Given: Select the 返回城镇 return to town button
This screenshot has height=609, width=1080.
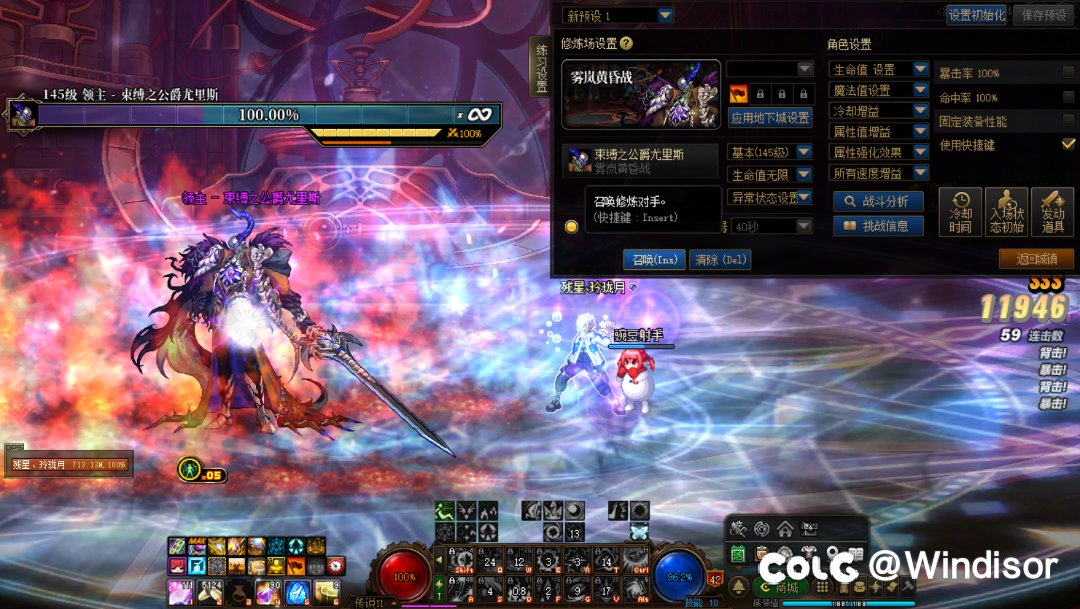Looking at the screenshot, I should (1036, 259).
